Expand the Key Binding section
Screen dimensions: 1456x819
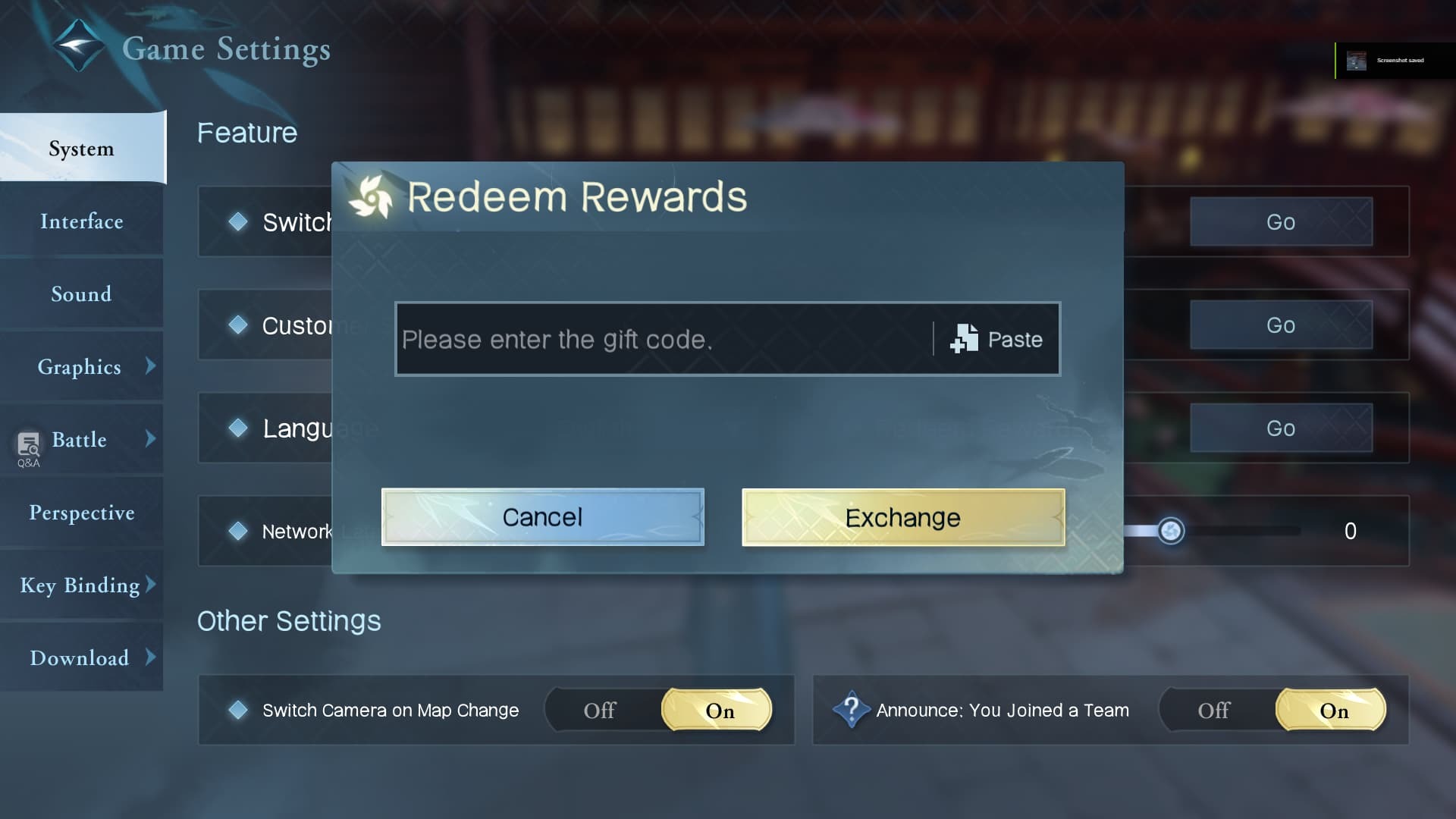(80, 585)
